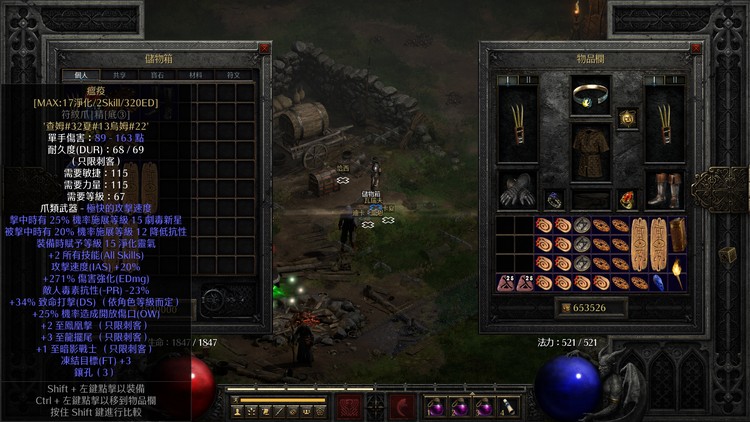
Task: Select the blue gem ring
Action: [555, 199]
